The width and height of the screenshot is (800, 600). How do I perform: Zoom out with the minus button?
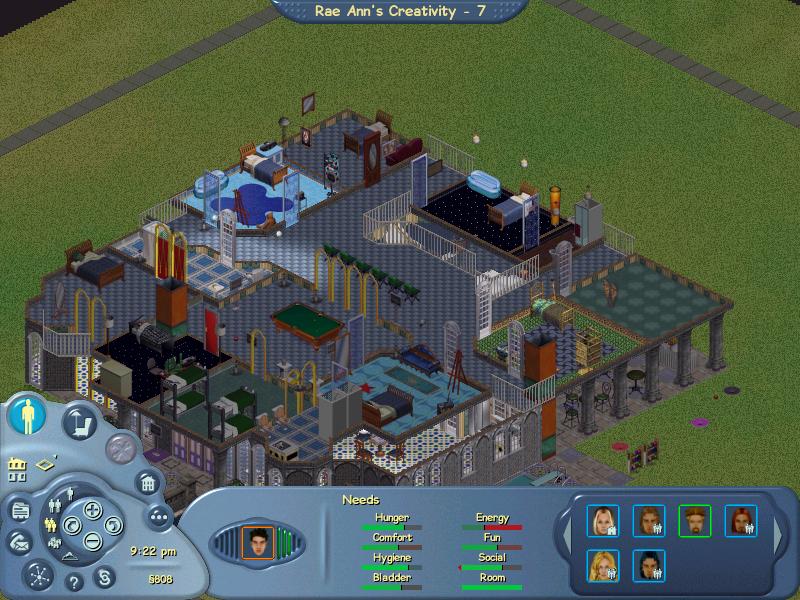(92, 541)
